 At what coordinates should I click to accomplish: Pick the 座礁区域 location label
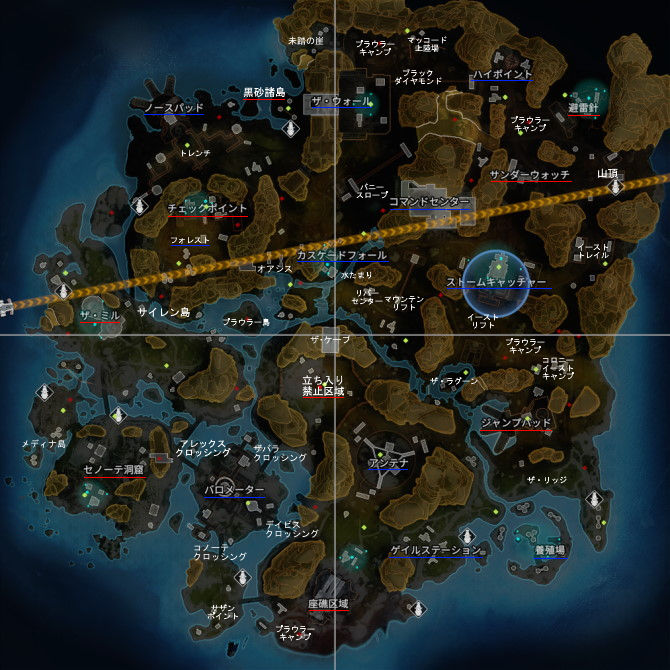328,604
